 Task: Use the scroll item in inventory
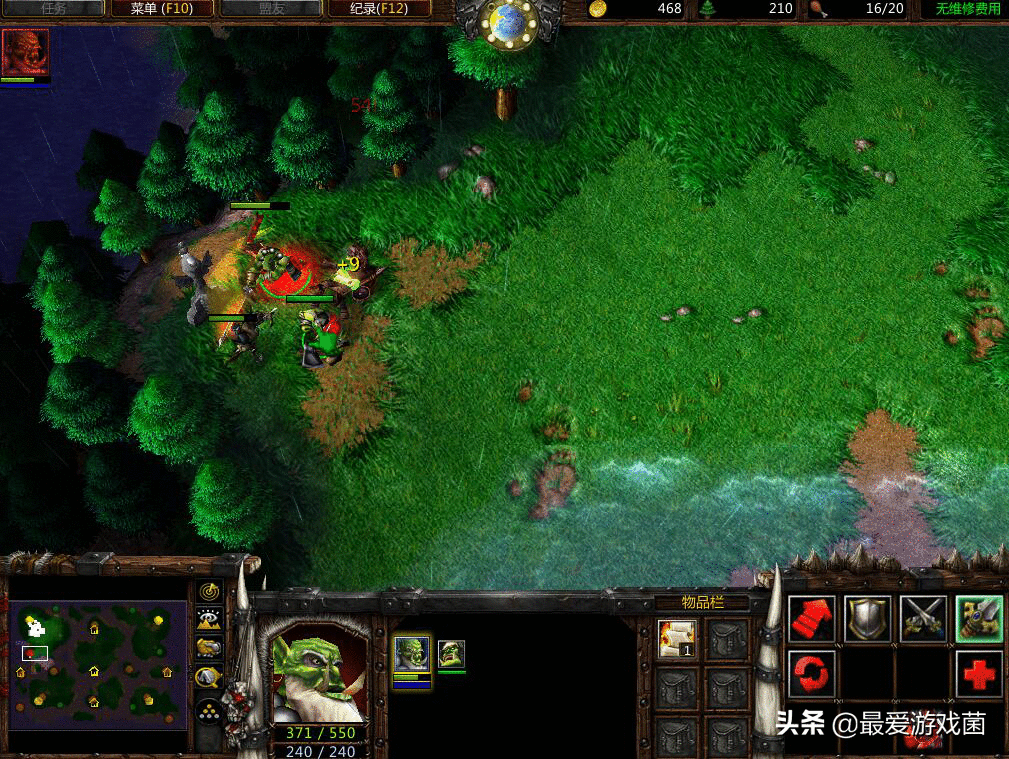click(677, 639)
